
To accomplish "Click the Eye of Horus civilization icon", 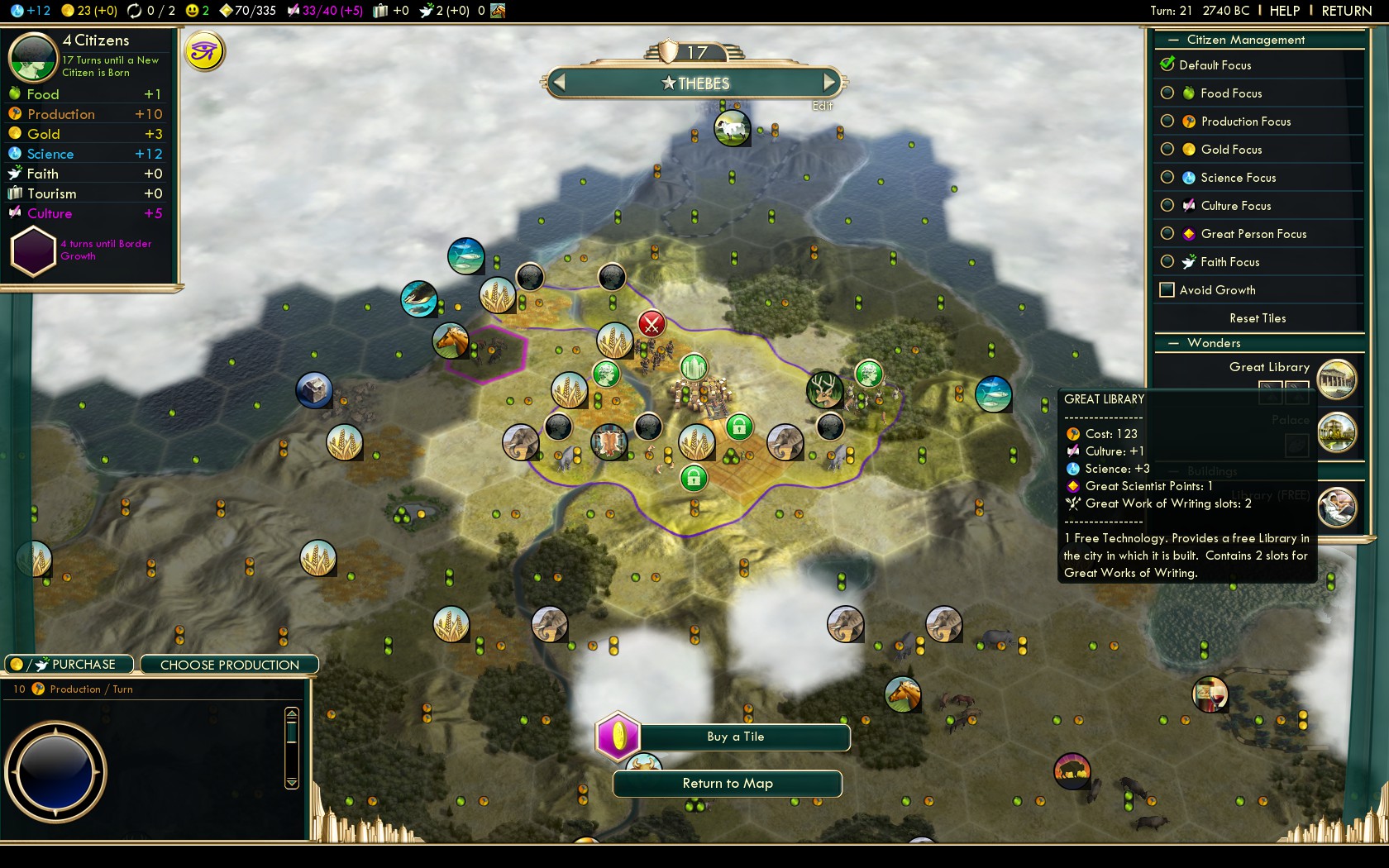I will pos(205,50).
